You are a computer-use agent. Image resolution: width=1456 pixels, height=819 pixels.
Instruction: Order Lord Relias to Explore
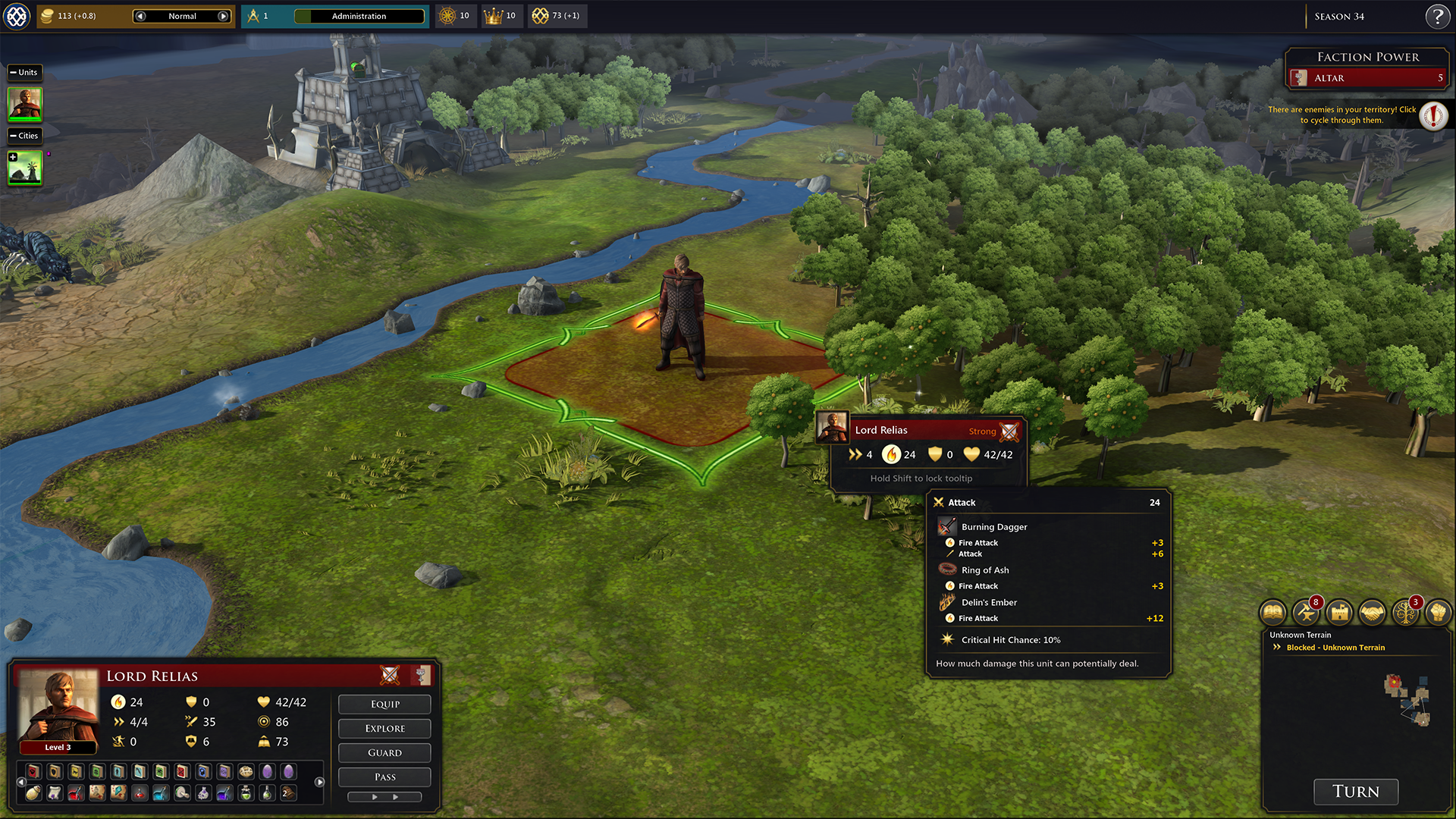[x=384, y=728]
